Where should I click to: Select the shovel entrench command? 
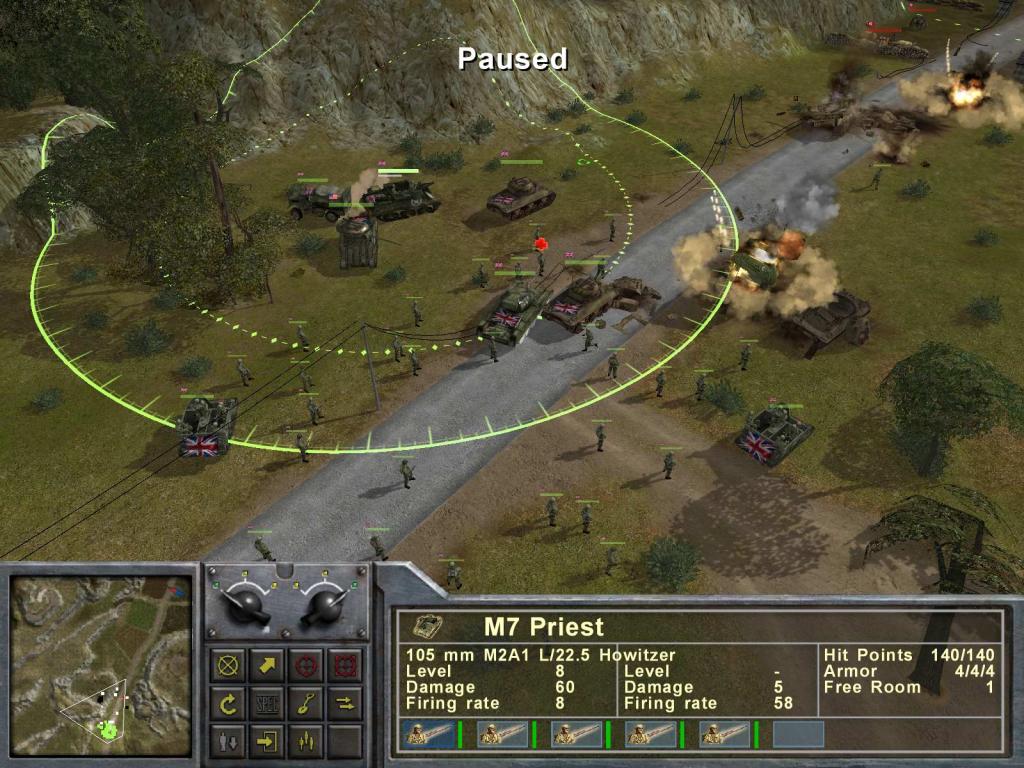[305, 703]
